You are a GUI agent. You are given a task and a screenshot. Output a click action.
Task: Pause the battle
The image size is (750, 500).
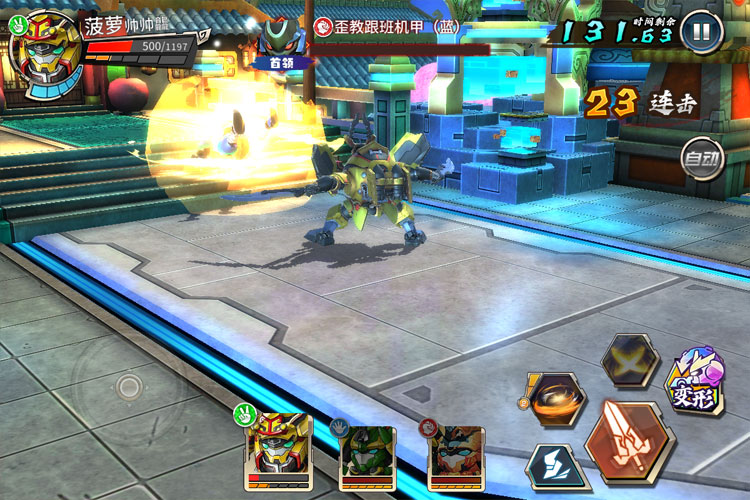point(702,31)
